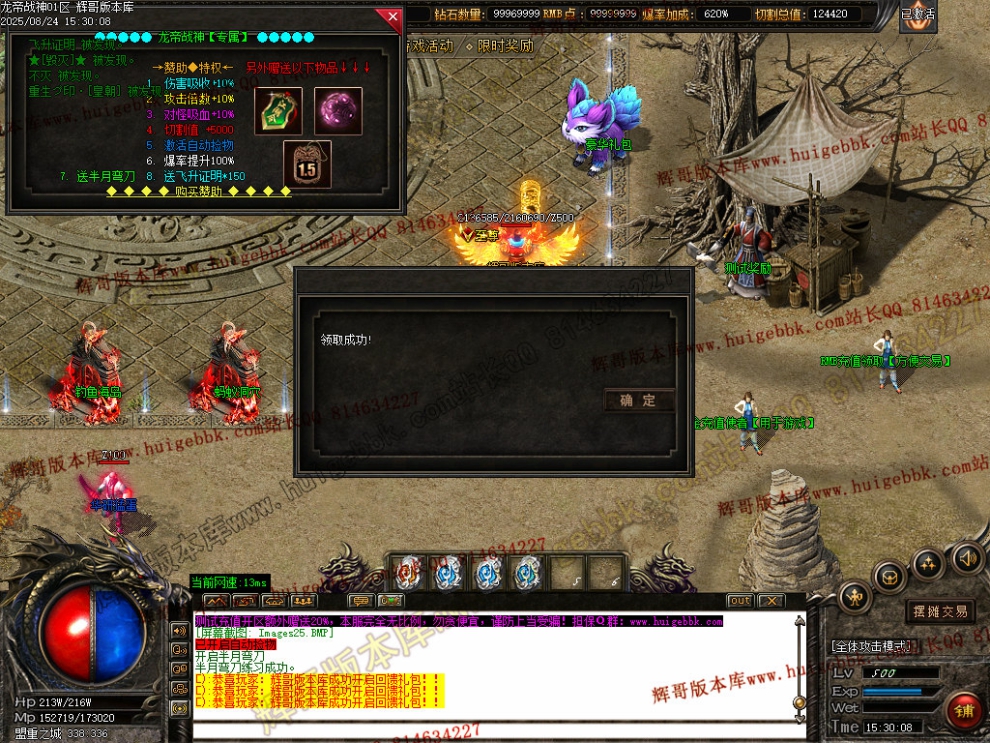
Task: Close the chat with the X button
Action: 770,601
